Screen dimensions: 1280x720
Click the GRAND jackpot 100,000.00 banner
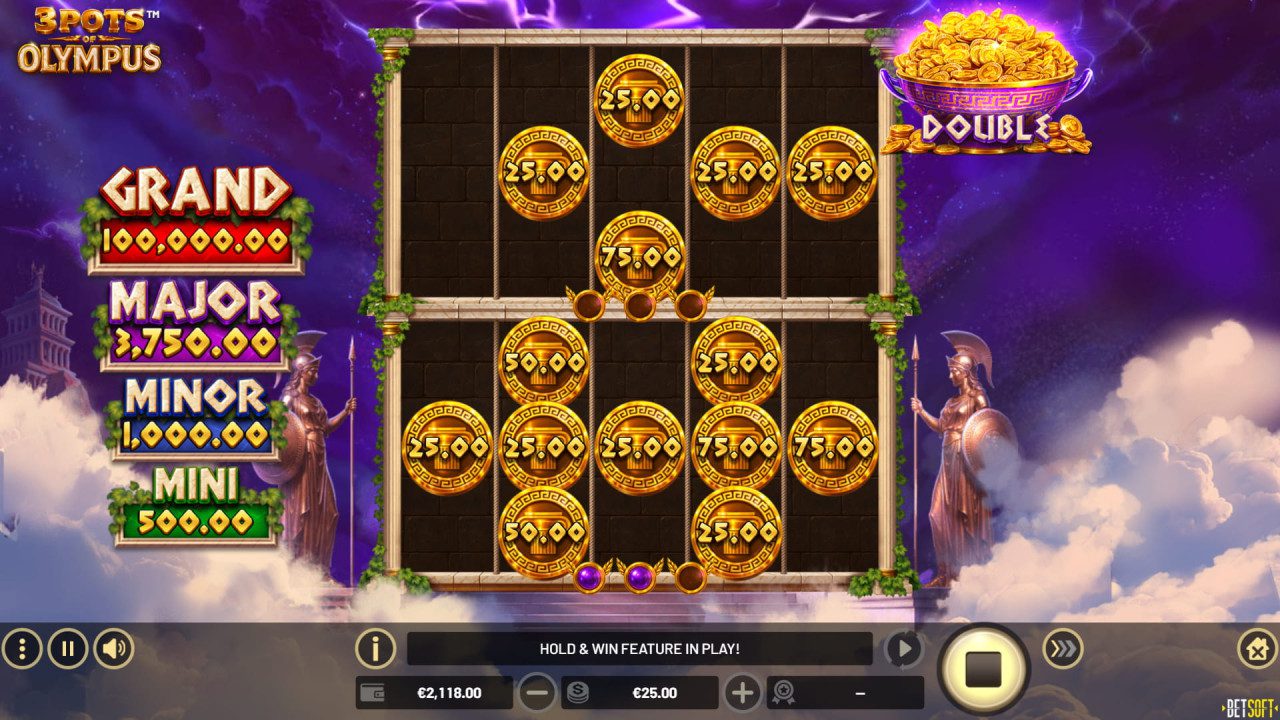tap(193, 210)
